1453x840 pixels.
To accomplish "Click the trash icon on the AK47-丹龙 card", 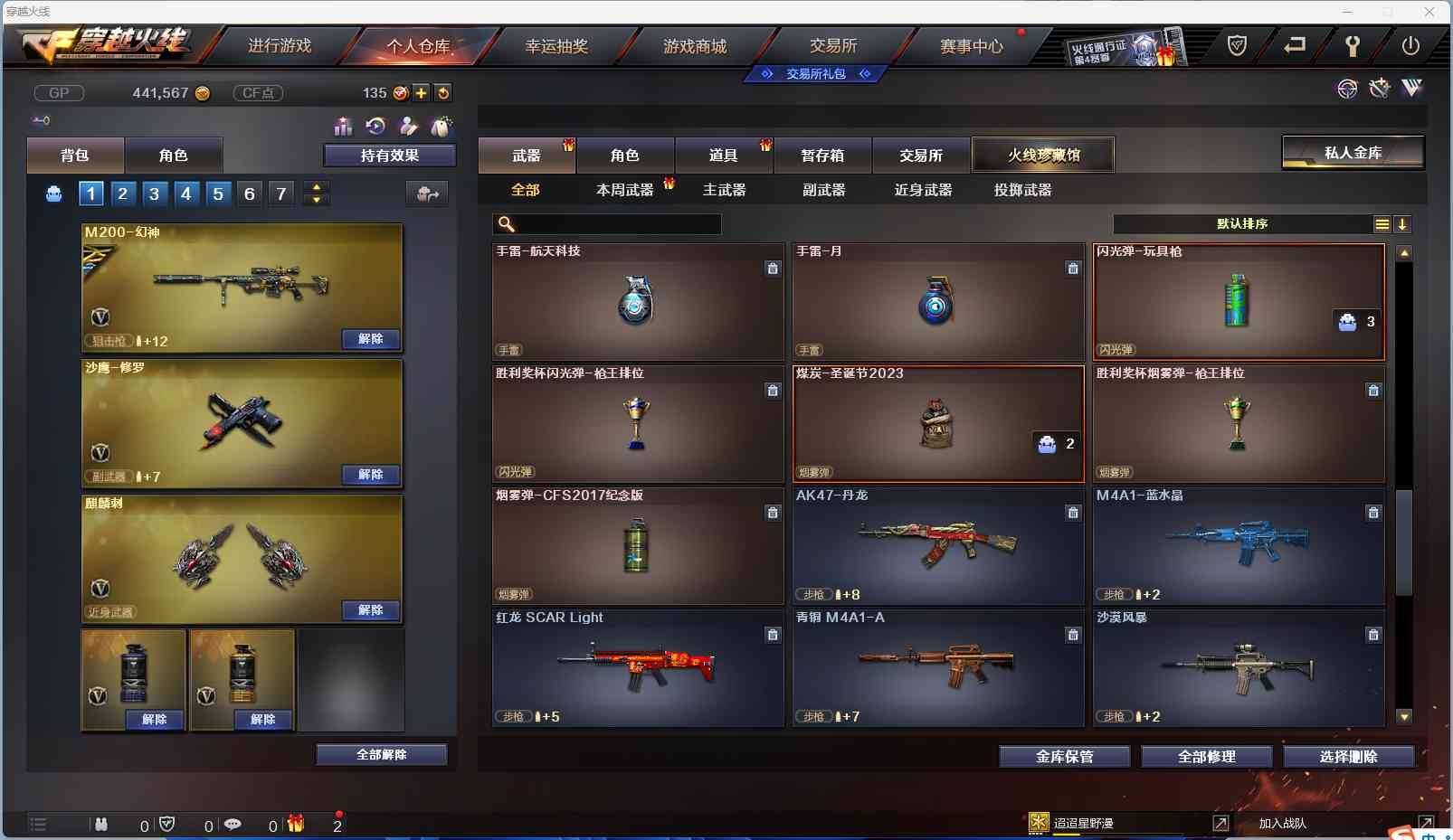I will (1074, 513).
